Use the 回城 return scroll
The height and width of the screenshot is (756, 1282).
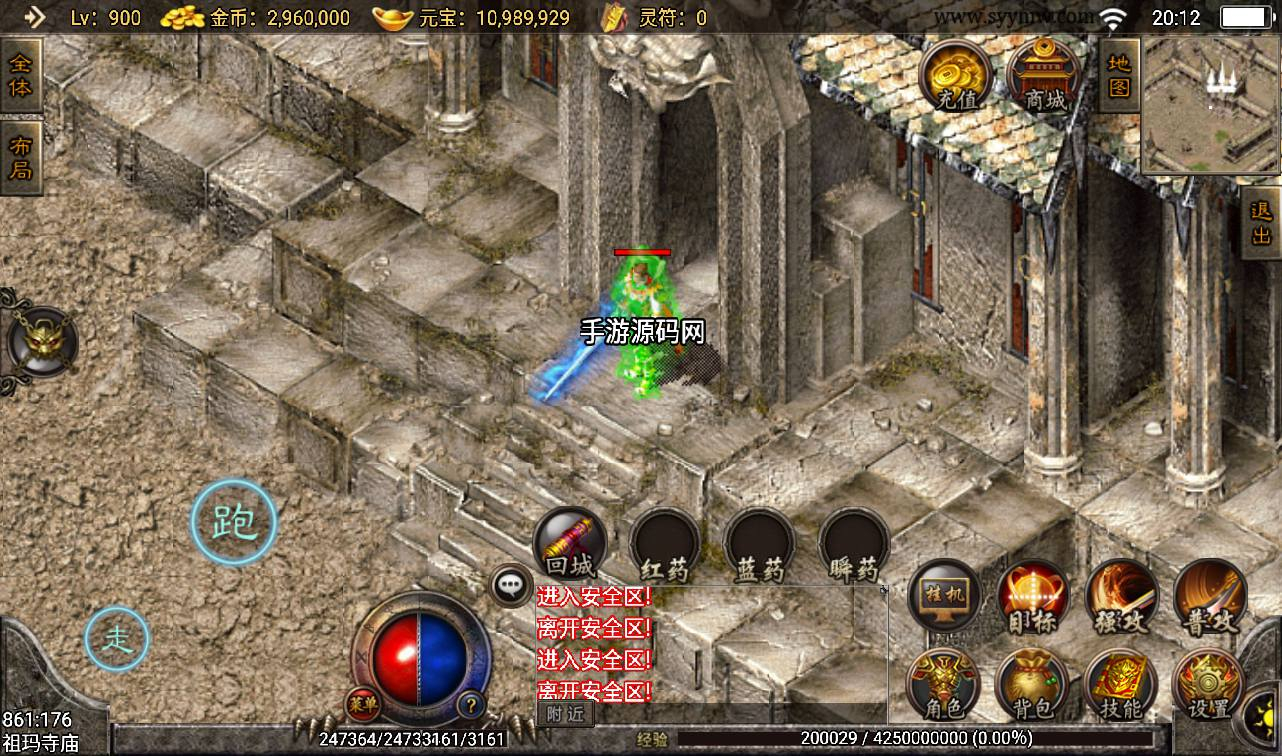(x=570, y=545)
